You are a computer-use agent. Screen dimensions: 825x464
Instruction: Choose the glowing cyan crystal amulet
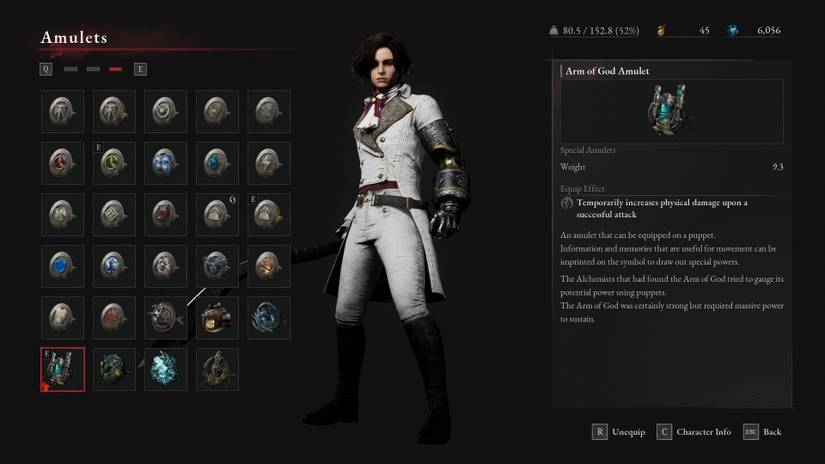click(x=166, y=369)
